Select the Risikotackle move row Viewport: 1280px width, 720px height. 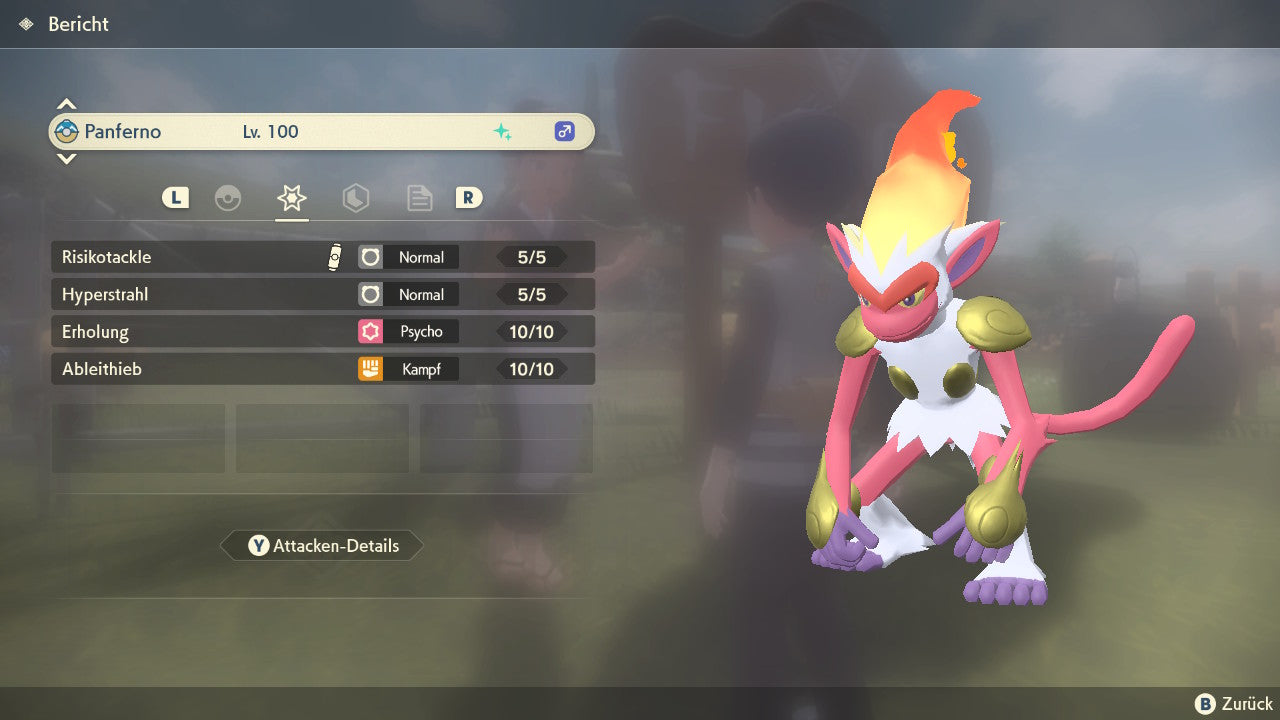pyautogui.click(x=322, y=257)
